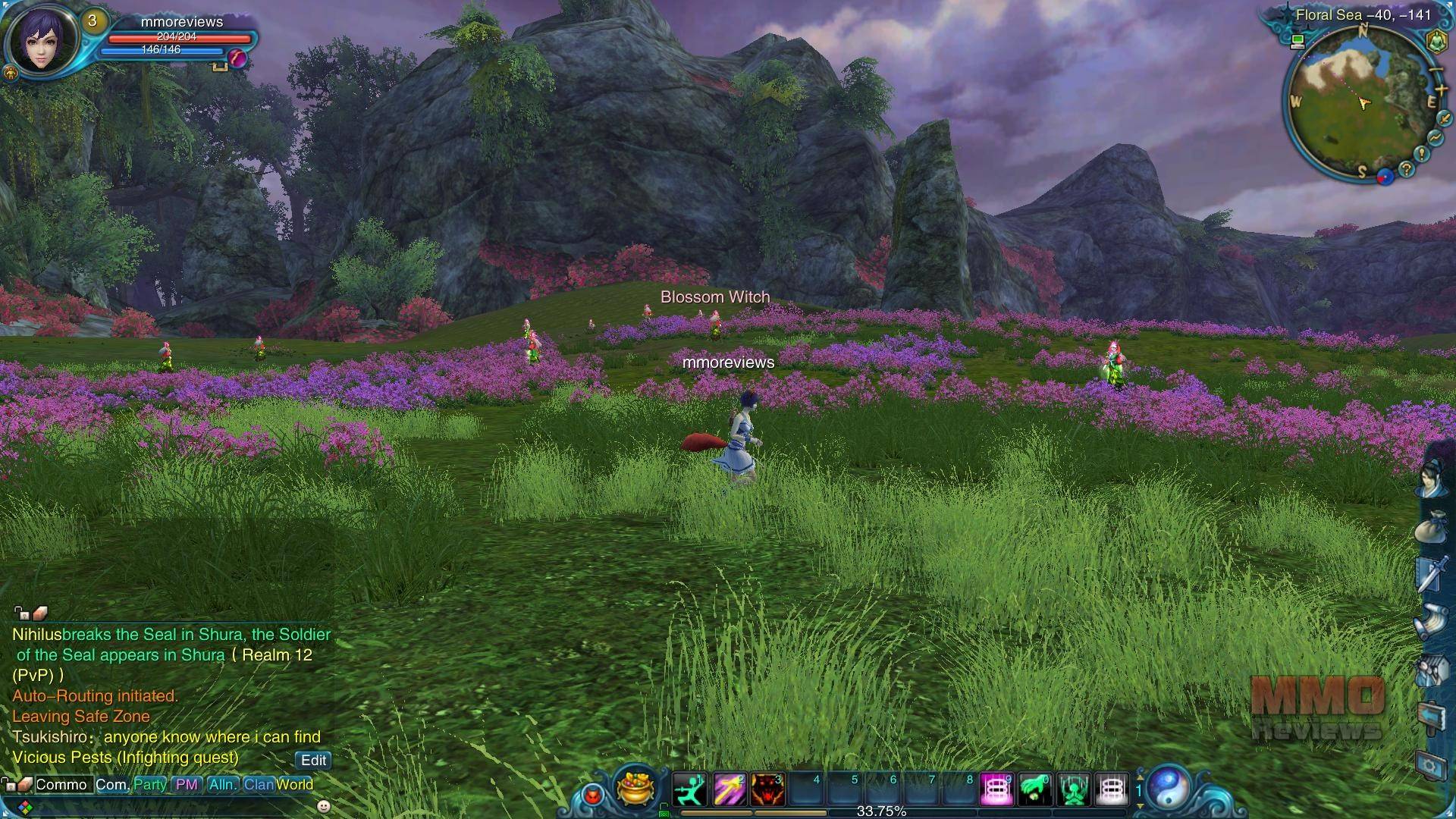
Task: Use the pink glowing cage skill
Action: tap(996, 789)
